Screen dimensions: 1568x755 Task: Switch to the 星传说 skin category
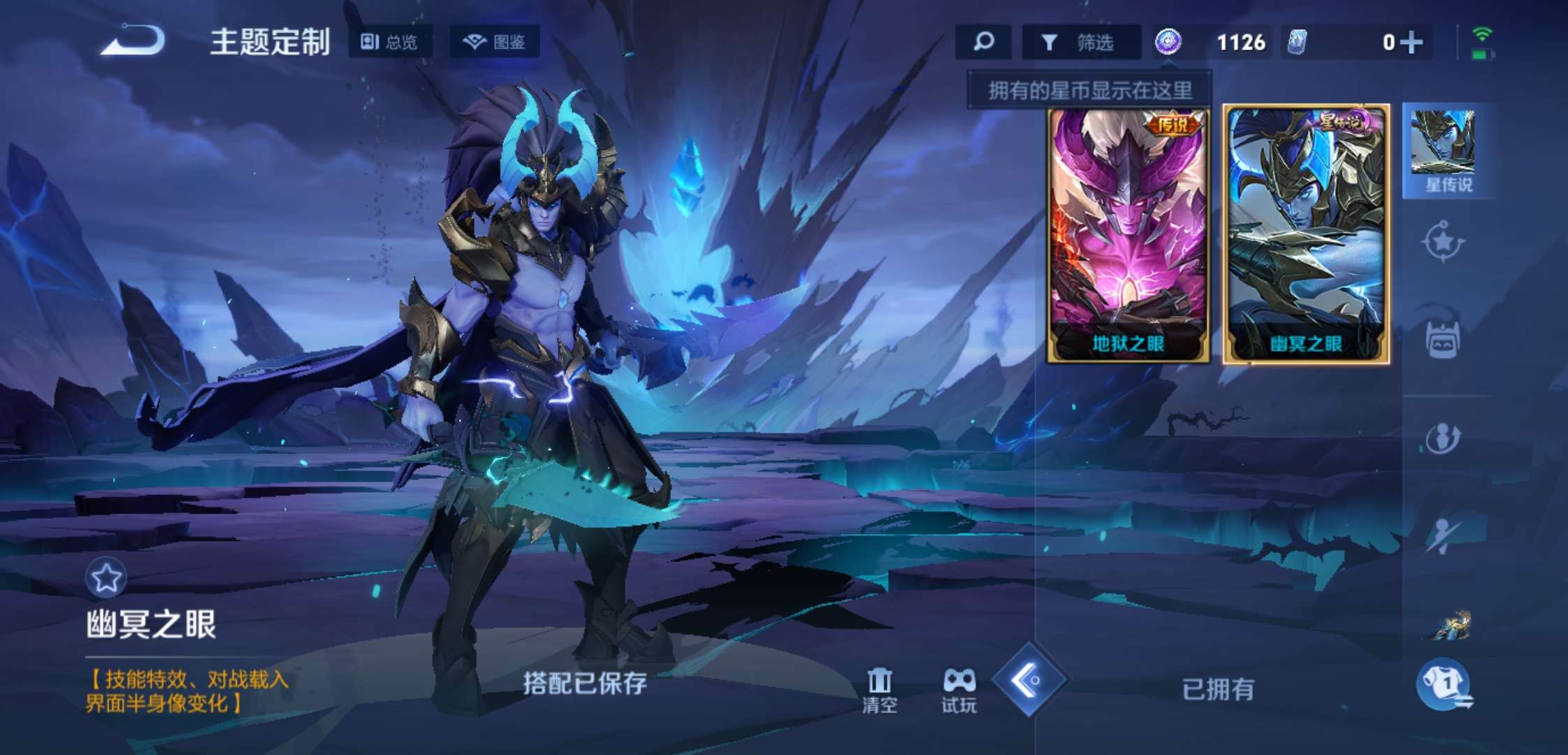pyautogui.click(x=1445, y=151)
